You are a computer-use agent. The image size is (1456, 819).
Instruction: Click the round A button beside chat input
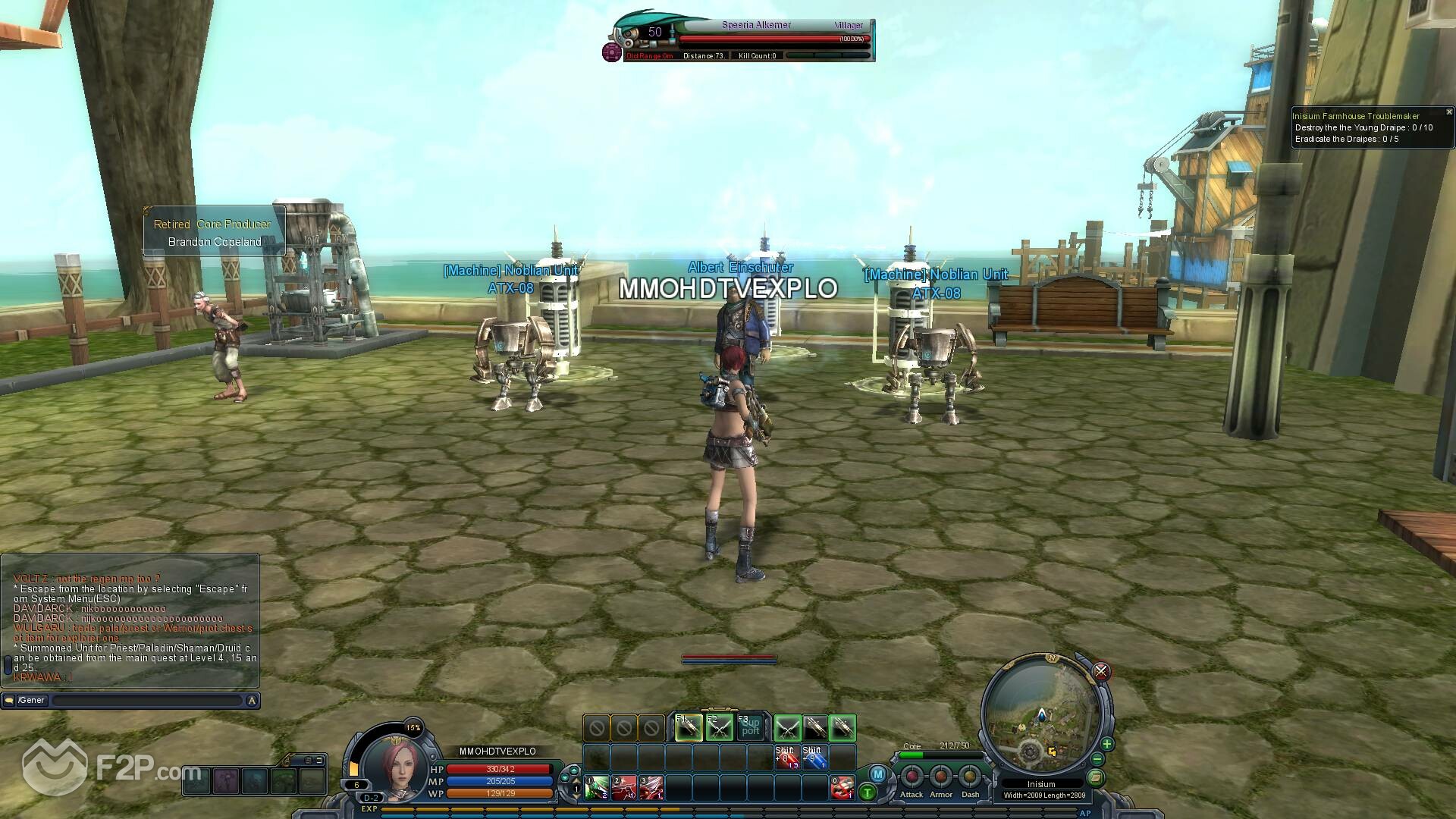(252, 701)
